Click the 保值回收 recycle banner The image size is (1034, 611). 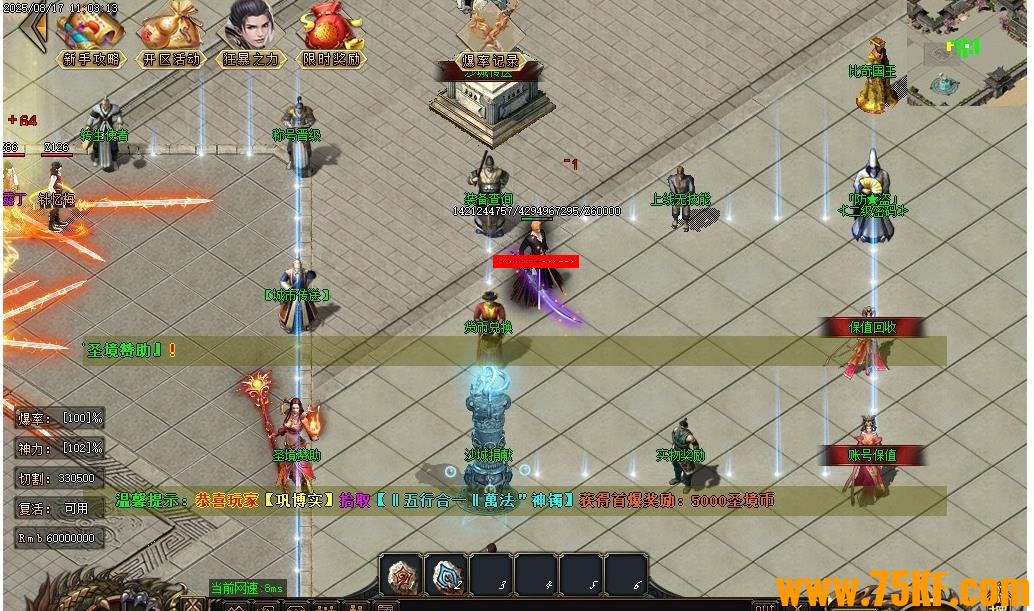pyautogui.click(x=872, y=327)
